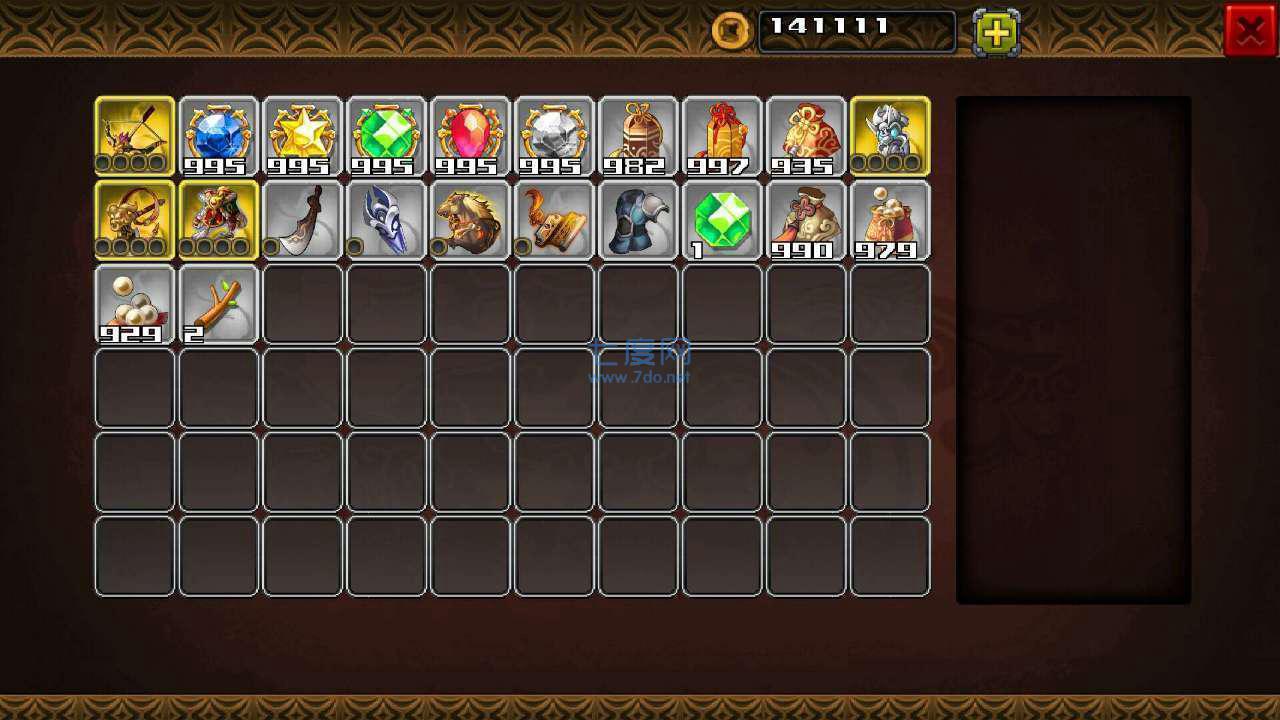Select the money bag with 990 count
The height and width of the screenshot is (720, 1280).
click(x=806, y=218)
